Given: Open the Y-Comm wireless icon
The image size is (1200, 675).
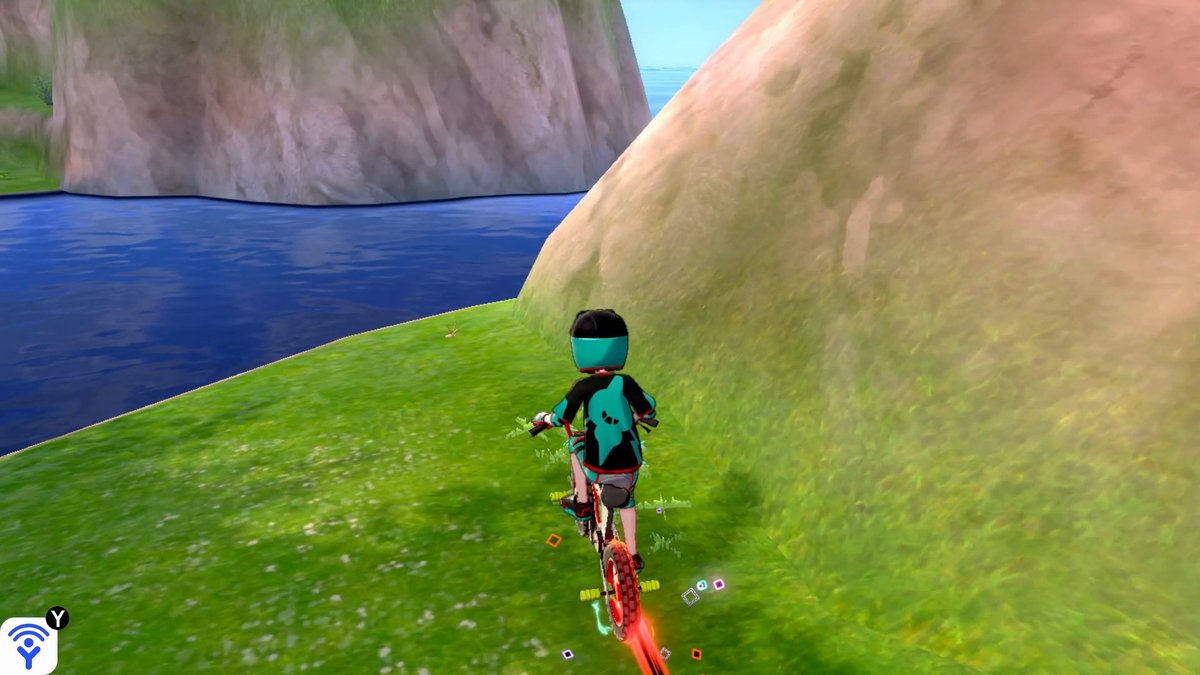Looking at the screenshot, I should (x=28, y=645).
